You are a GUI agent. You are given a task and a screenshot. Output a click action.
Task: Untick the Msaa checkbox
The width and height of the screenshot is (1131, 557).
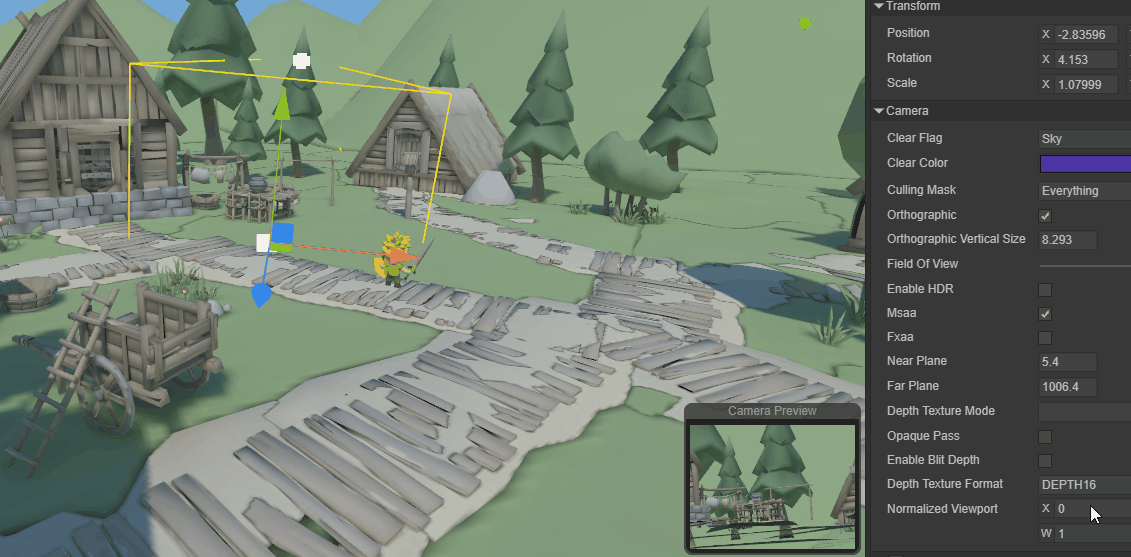1045,314
